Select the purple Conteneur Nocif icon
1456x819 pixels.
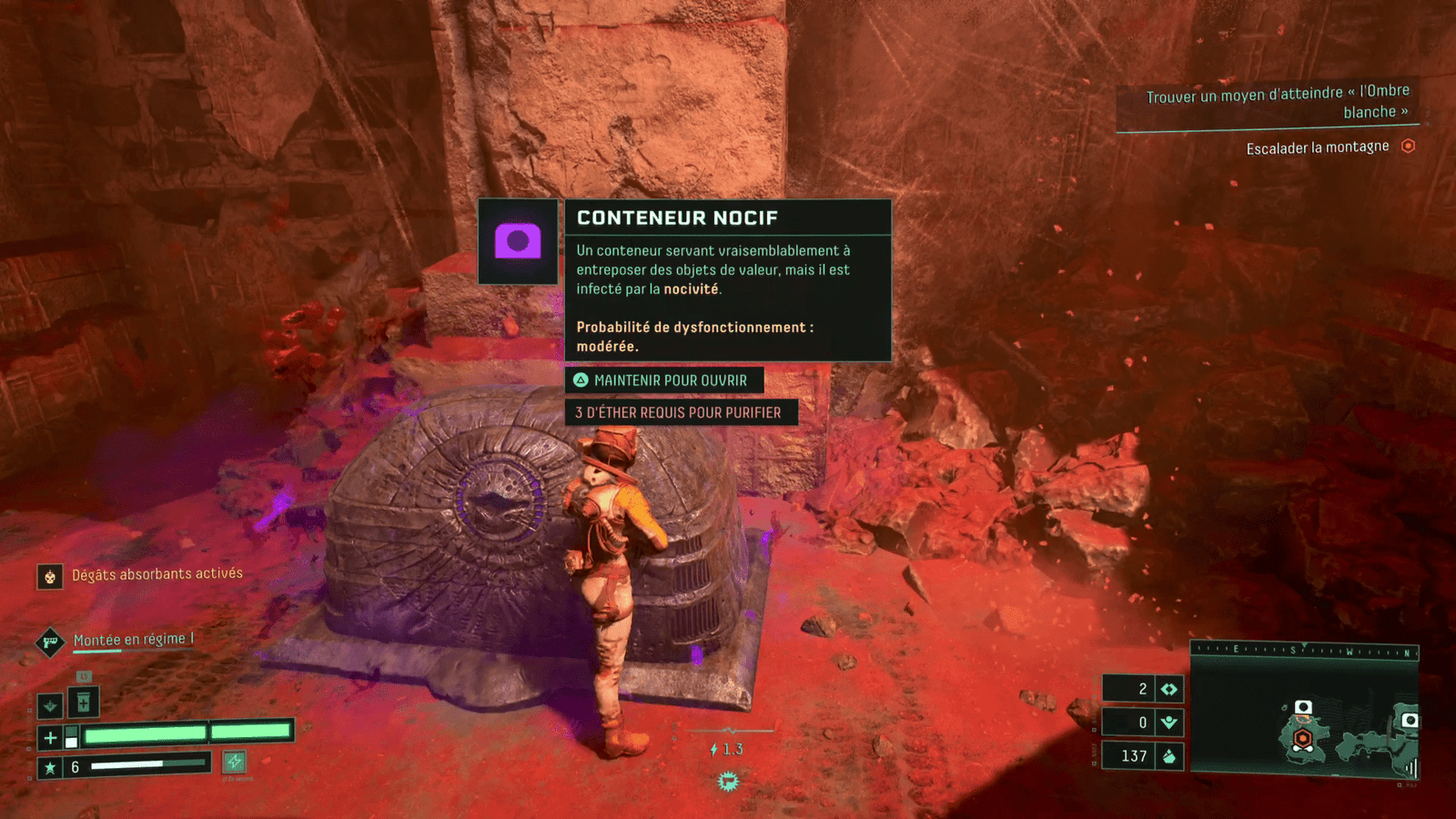pos(518,241)
